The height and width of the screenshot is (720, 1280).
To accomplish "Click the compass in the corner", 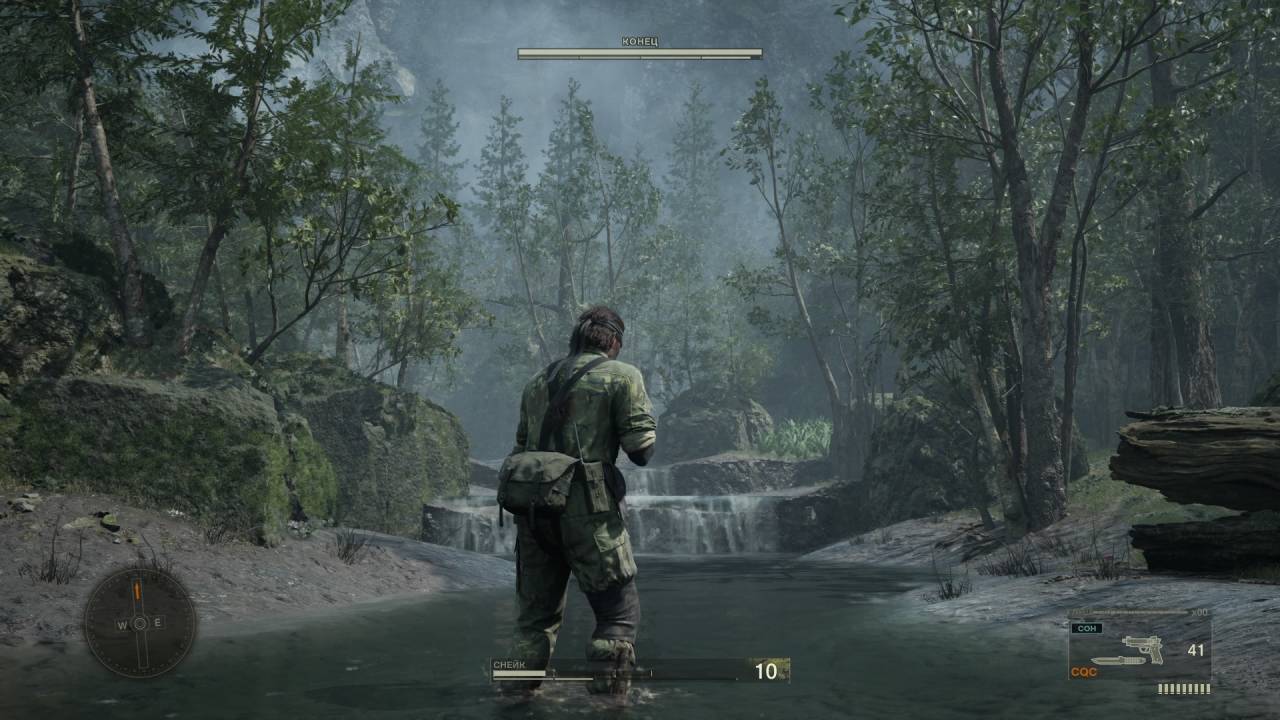I will (x=139, y=622).
